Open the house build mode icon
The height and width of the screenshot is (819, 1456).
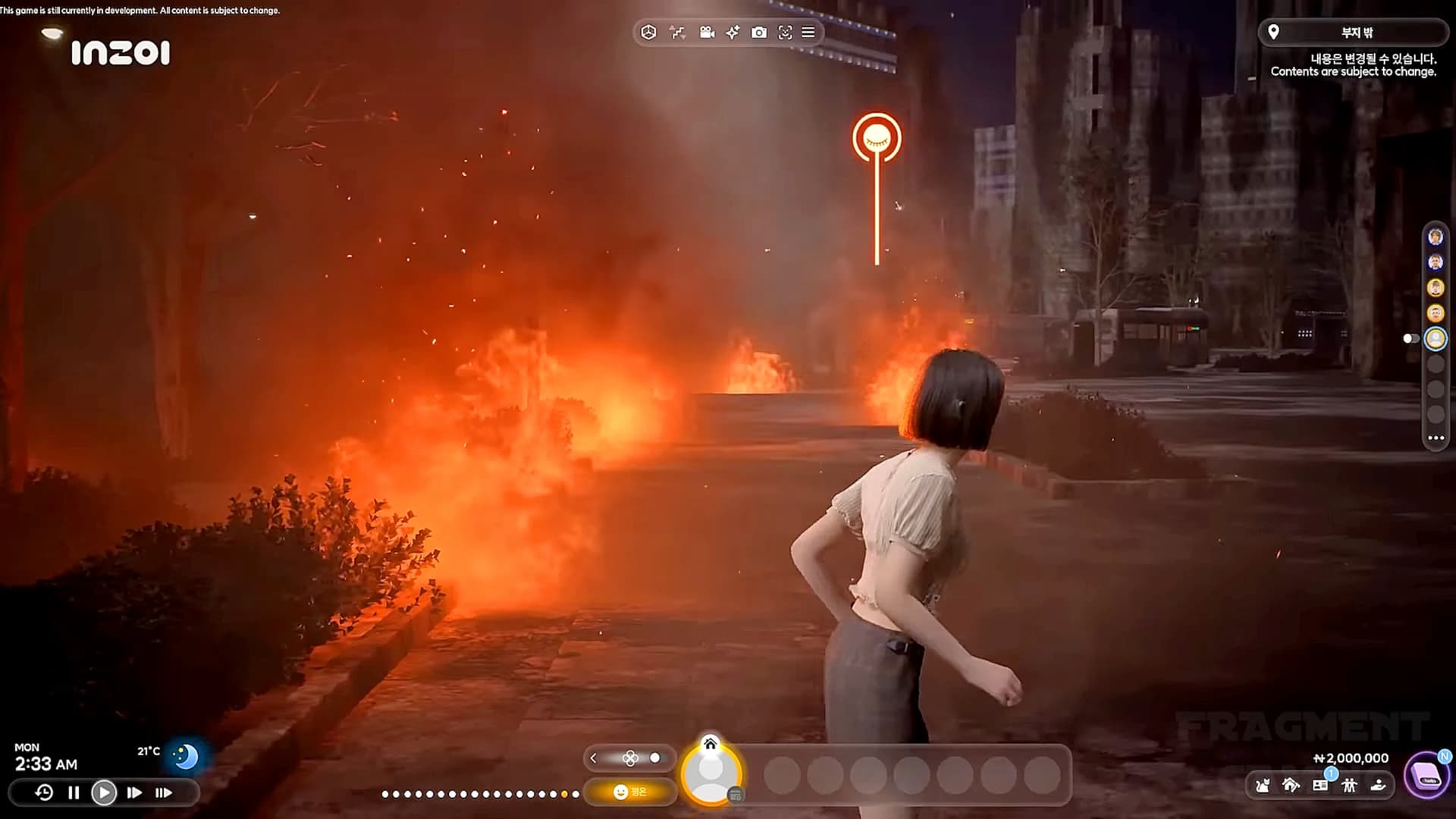click(1291, 786)
